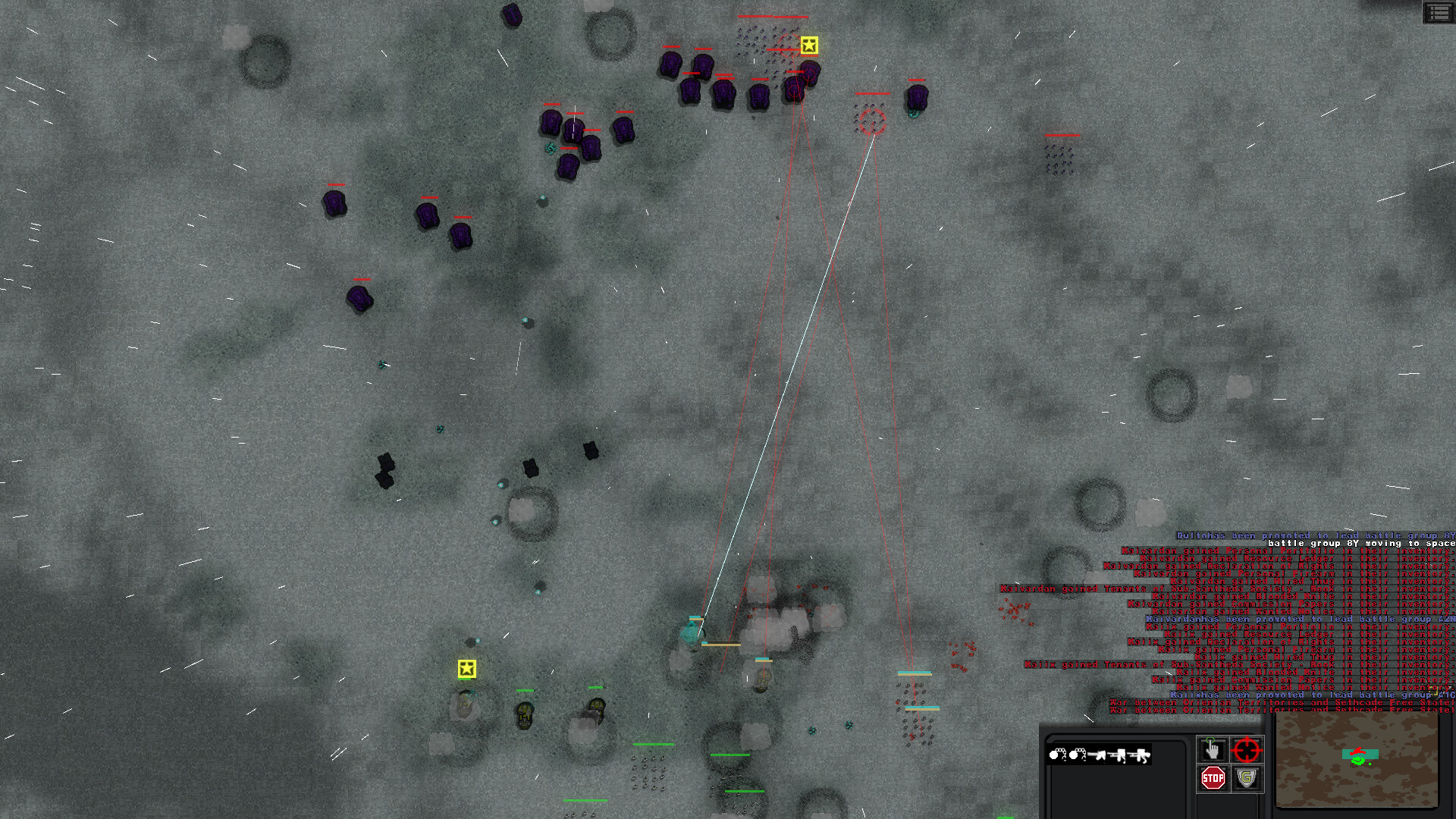Activate the red crosshair attack icon
The width and height of the screenshot is (1456, 819).
[x=1247, y=749]
